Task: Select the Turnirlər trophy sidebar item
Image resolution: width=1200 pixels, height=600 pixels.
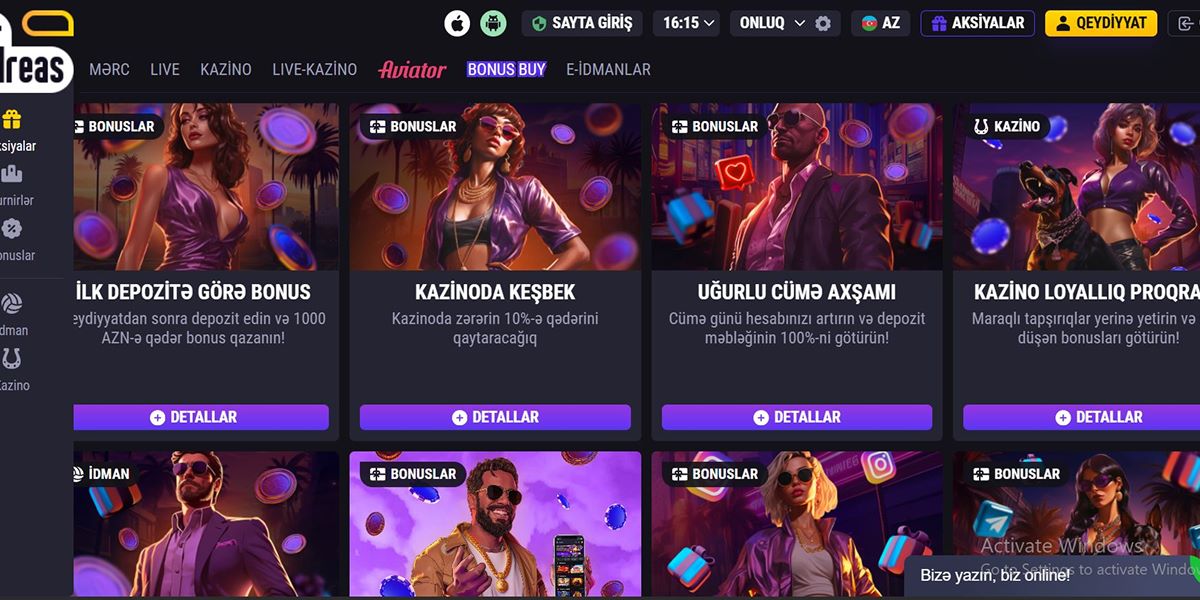Action: [14, 185]
